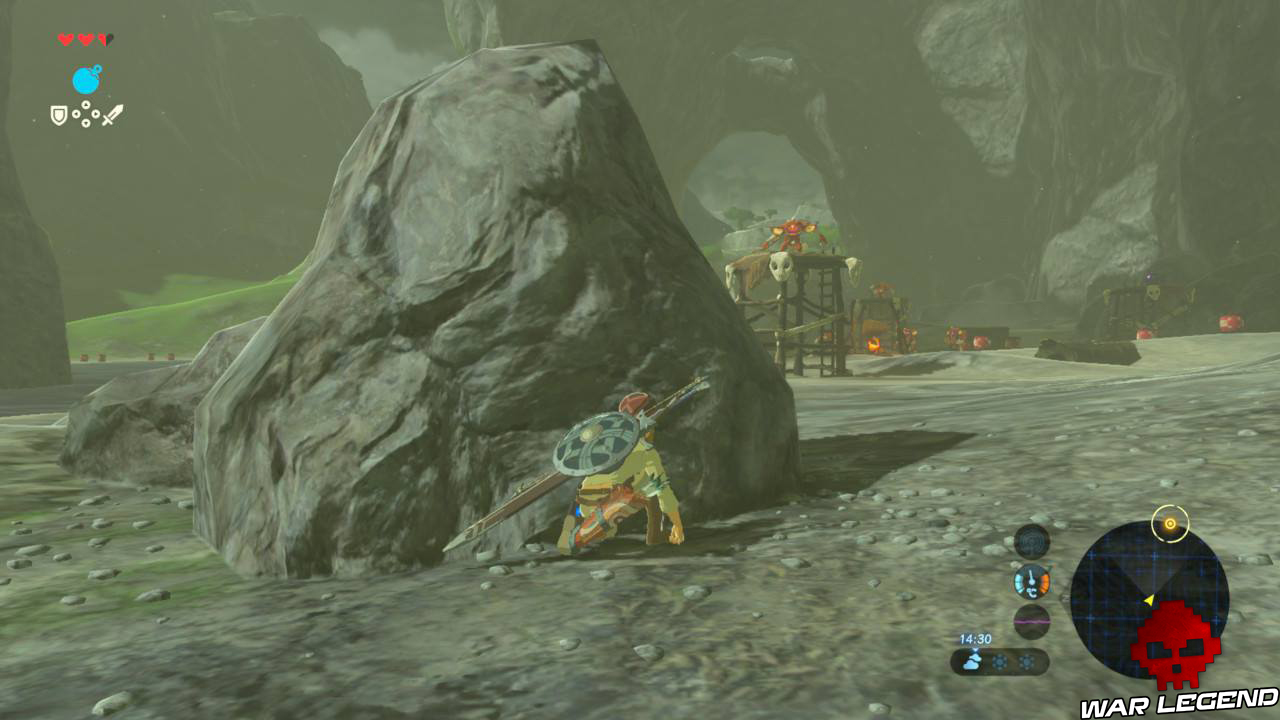Viewport: 1280px width, 720px height.
Task: Toggle the noise meter circle on the HUD
Action: point(1032,621)
